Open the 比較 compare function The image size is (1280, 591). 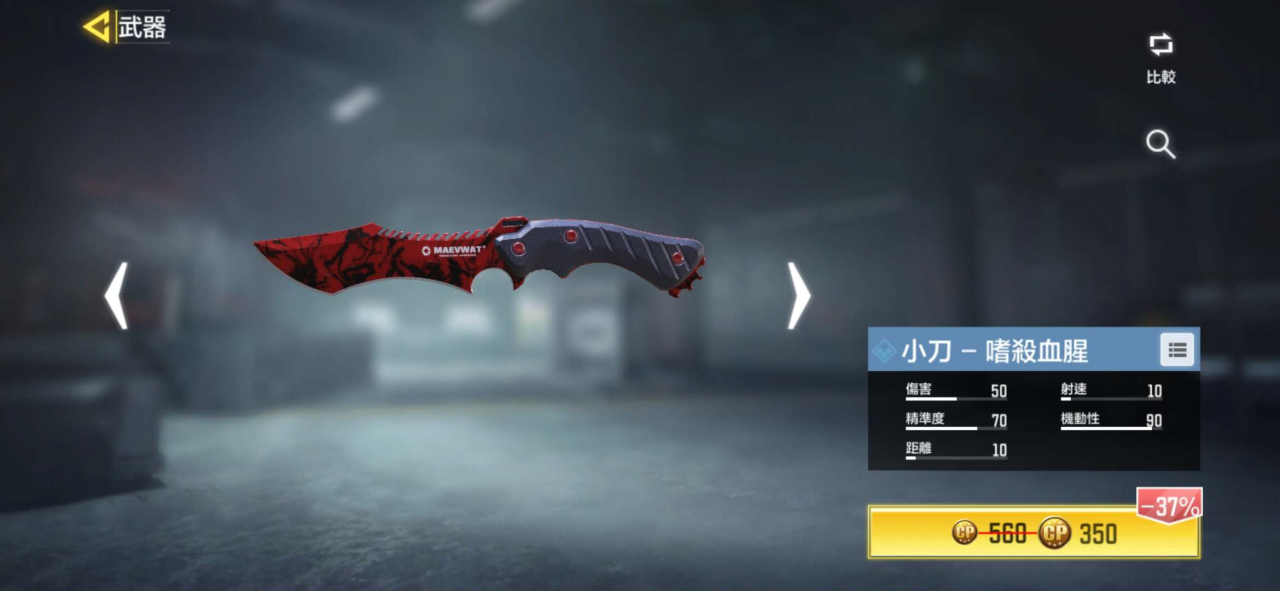pos(1160,56)
